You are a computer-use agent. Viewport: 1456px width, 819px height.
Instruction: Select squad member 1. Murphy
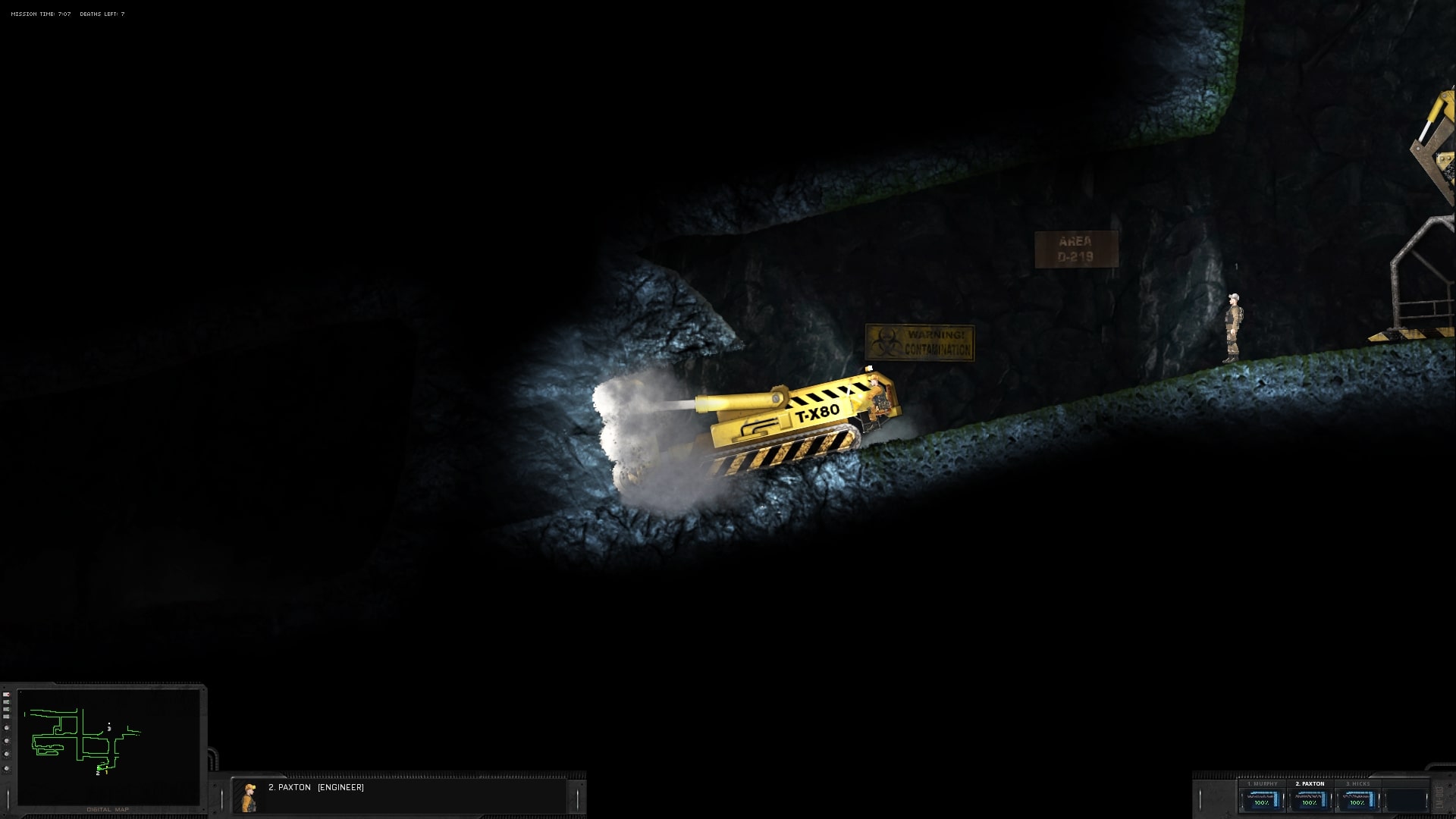click(x=1262, y=799)
